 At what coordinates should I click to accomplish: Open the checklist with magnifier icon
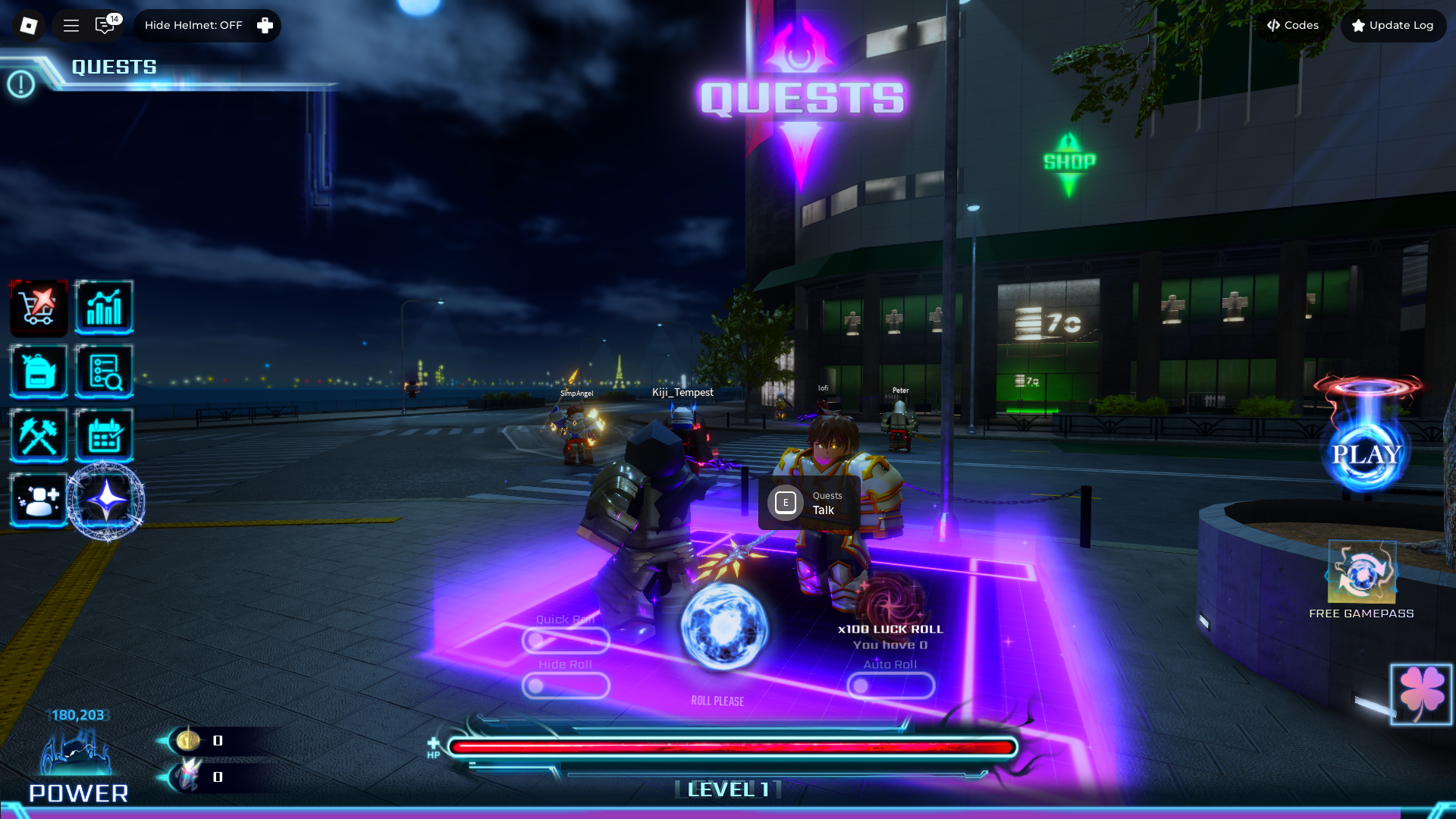pyautogui.click(x=105, y=372)
